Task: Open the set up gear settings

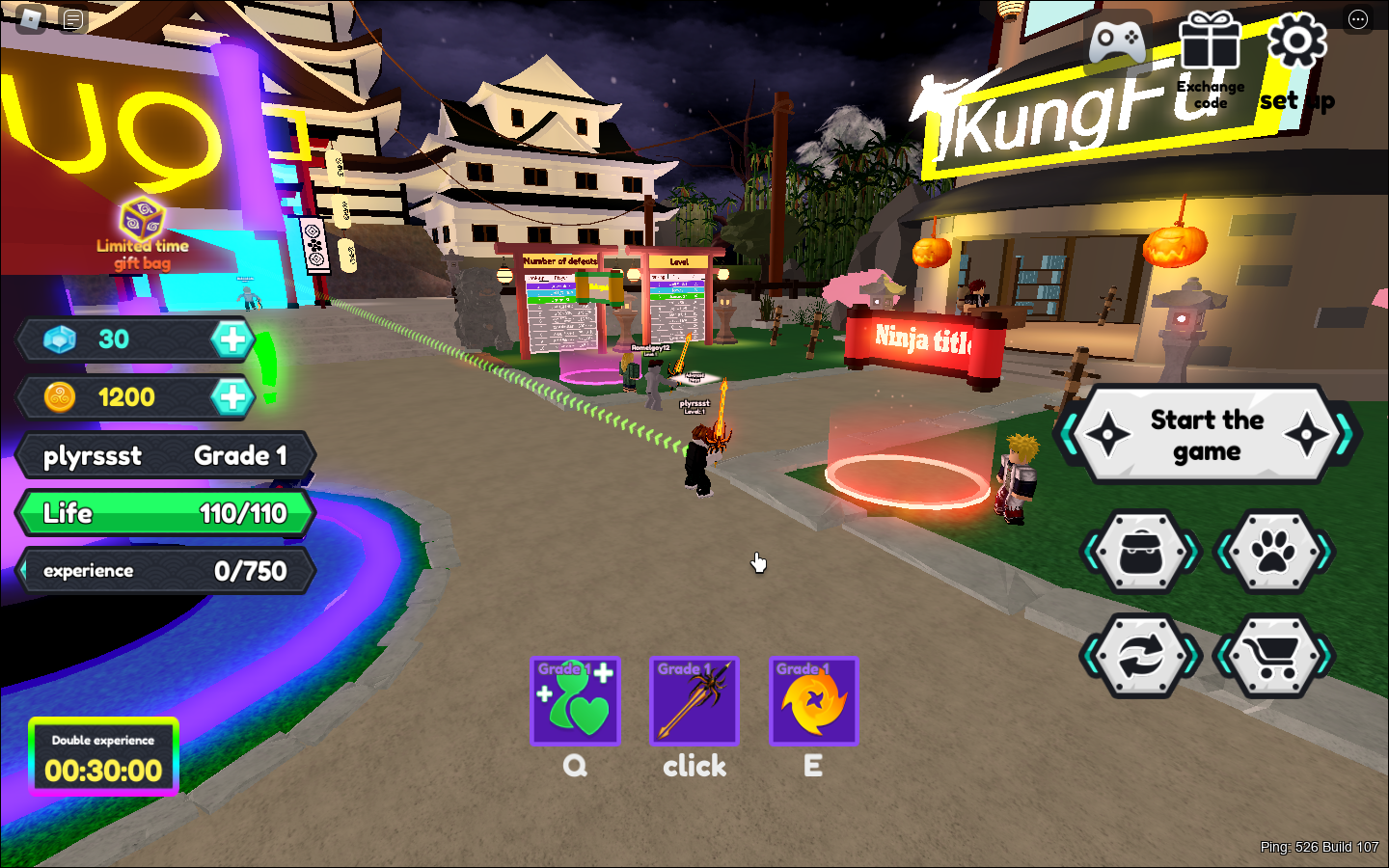Action: (x=1296, y=45)
